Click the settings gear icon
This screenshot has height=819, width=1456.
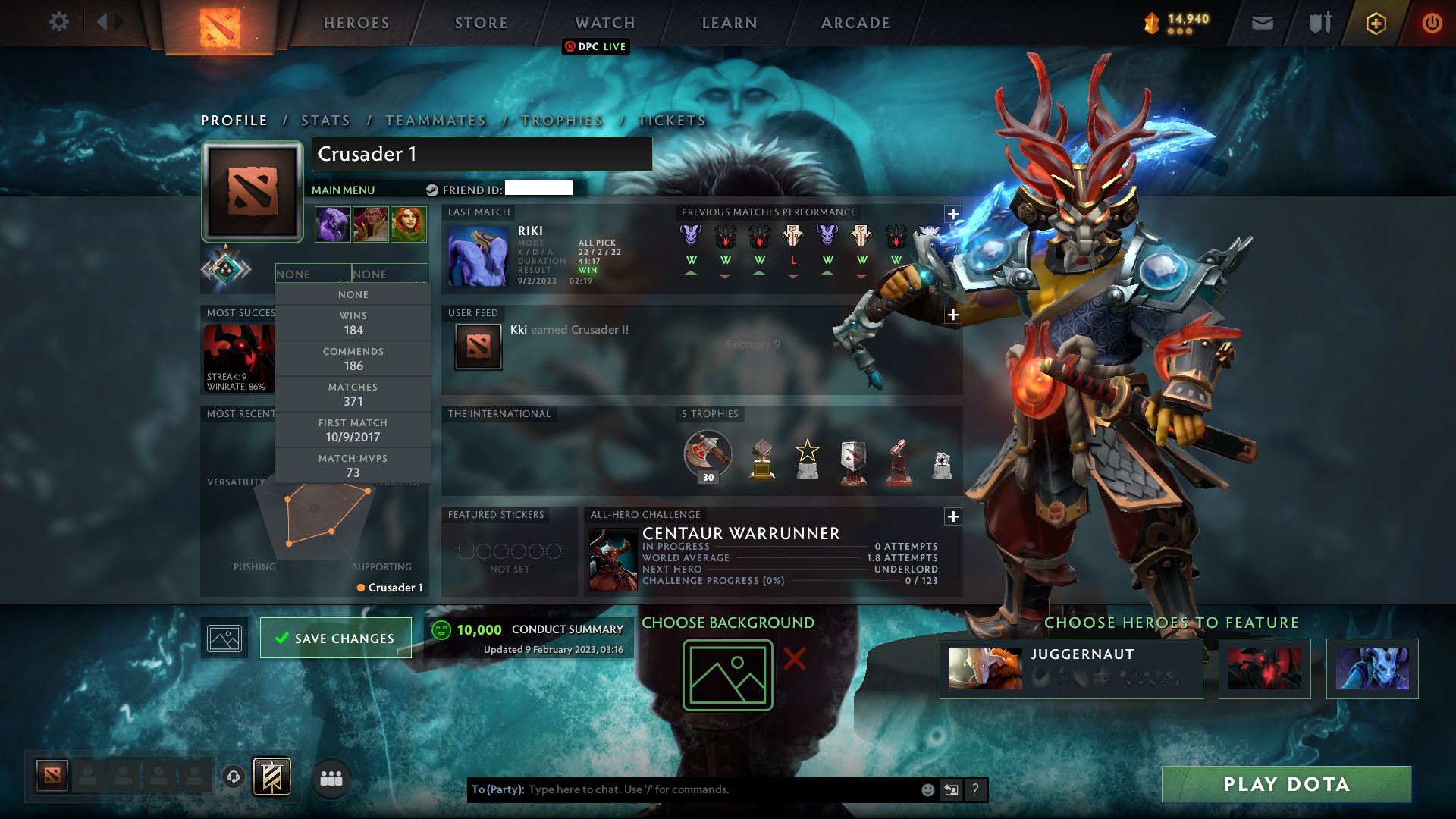click(x=59, y=22)
